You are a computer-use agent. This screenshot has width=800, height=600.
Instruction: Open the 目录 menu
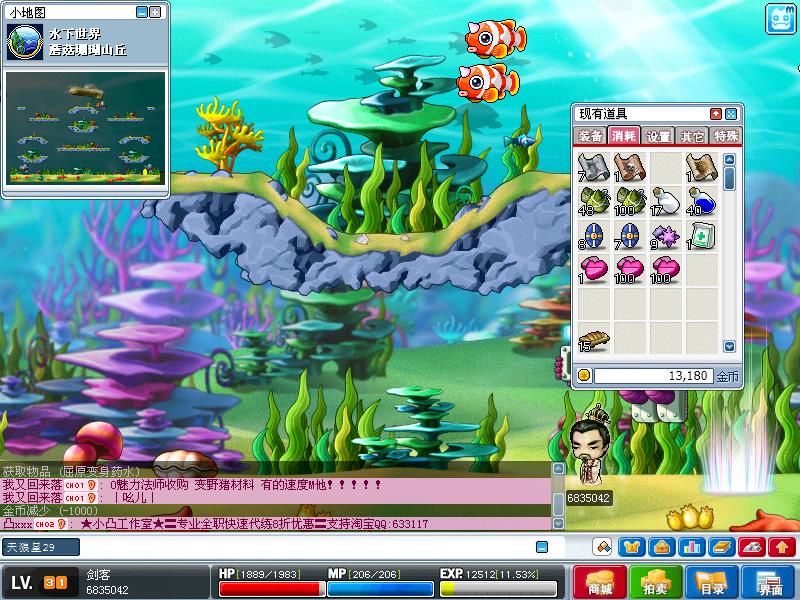[711, 583]
